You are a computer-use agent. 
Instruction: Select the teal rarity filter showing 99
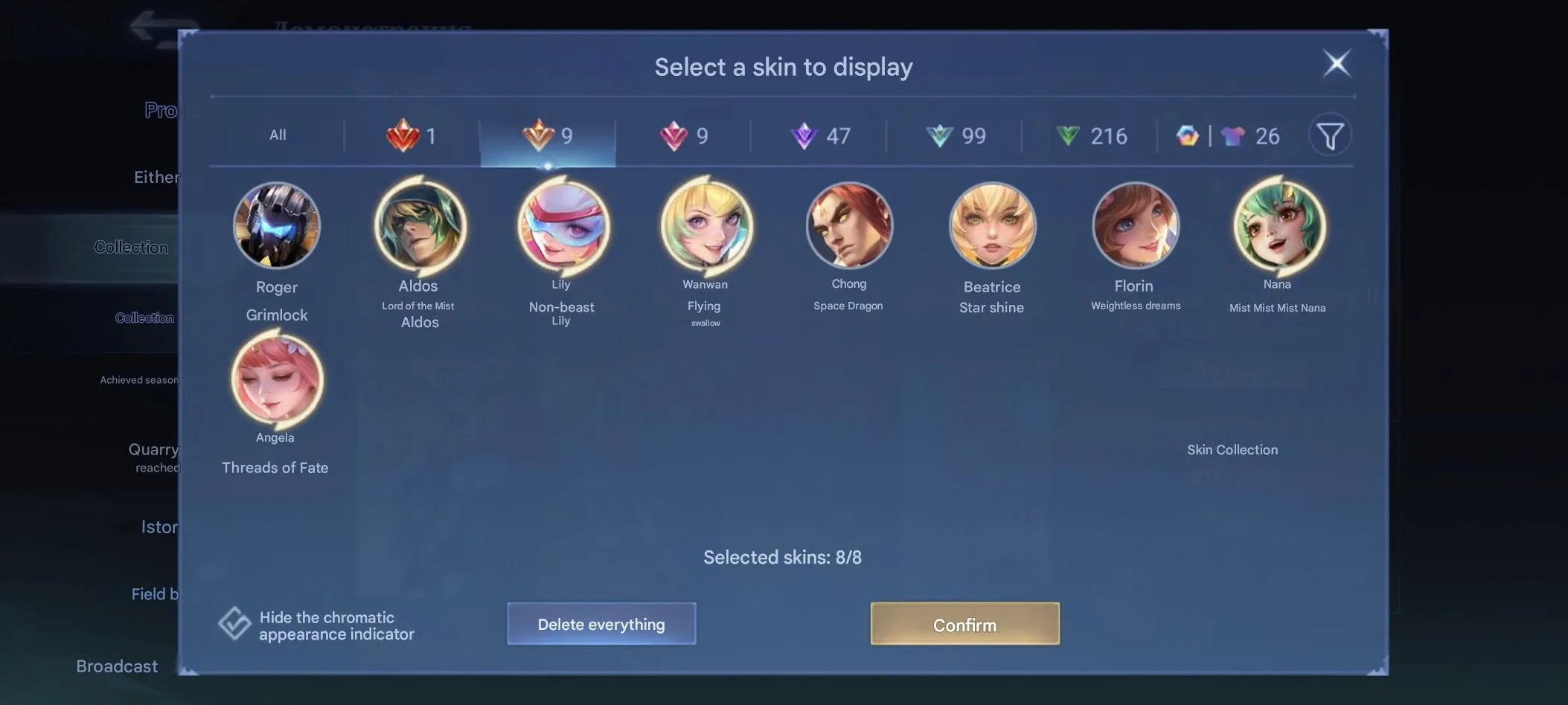coord(955,135)
